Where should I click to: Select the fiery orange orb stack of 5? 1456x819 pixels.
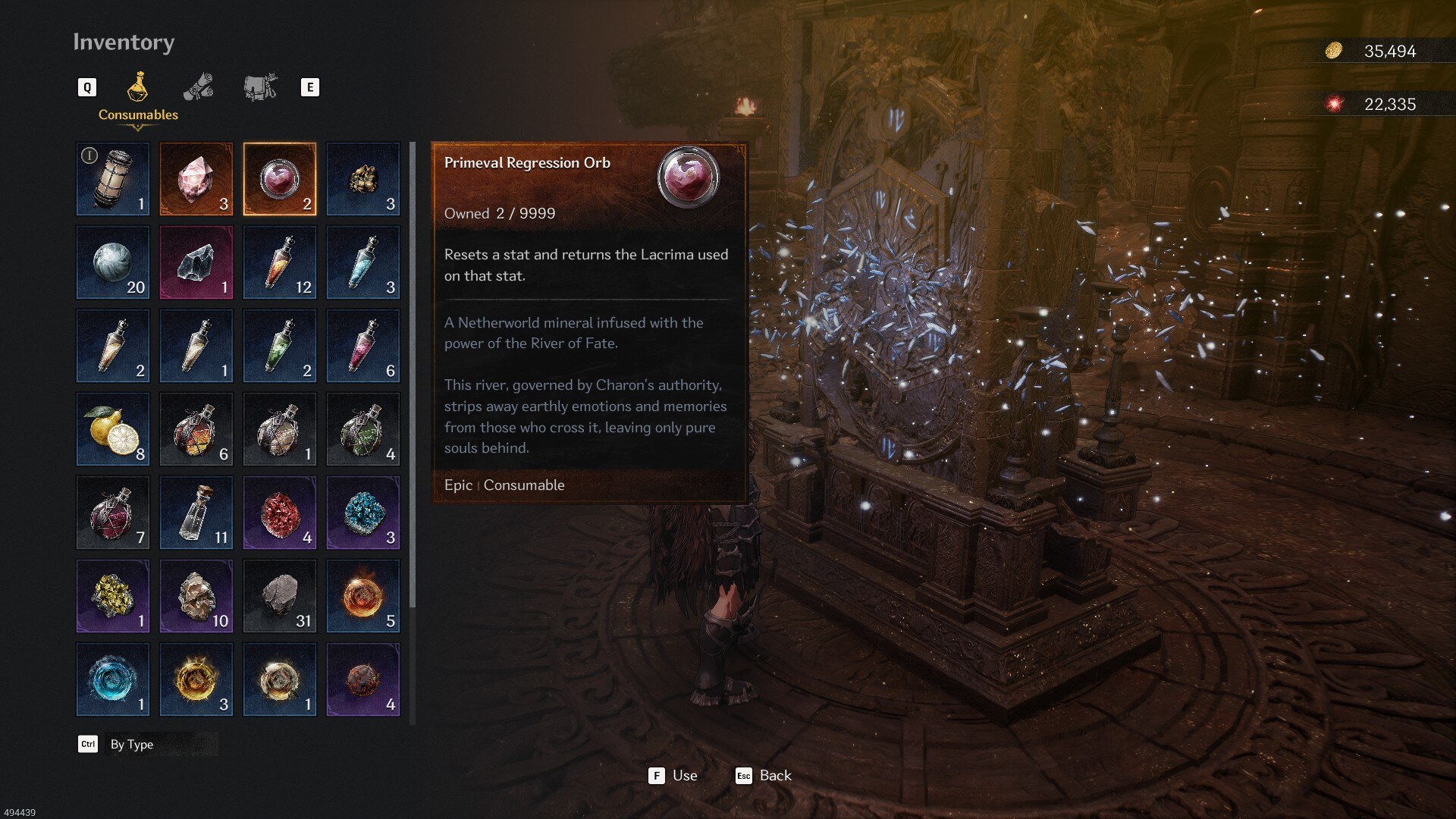[363, 596]
